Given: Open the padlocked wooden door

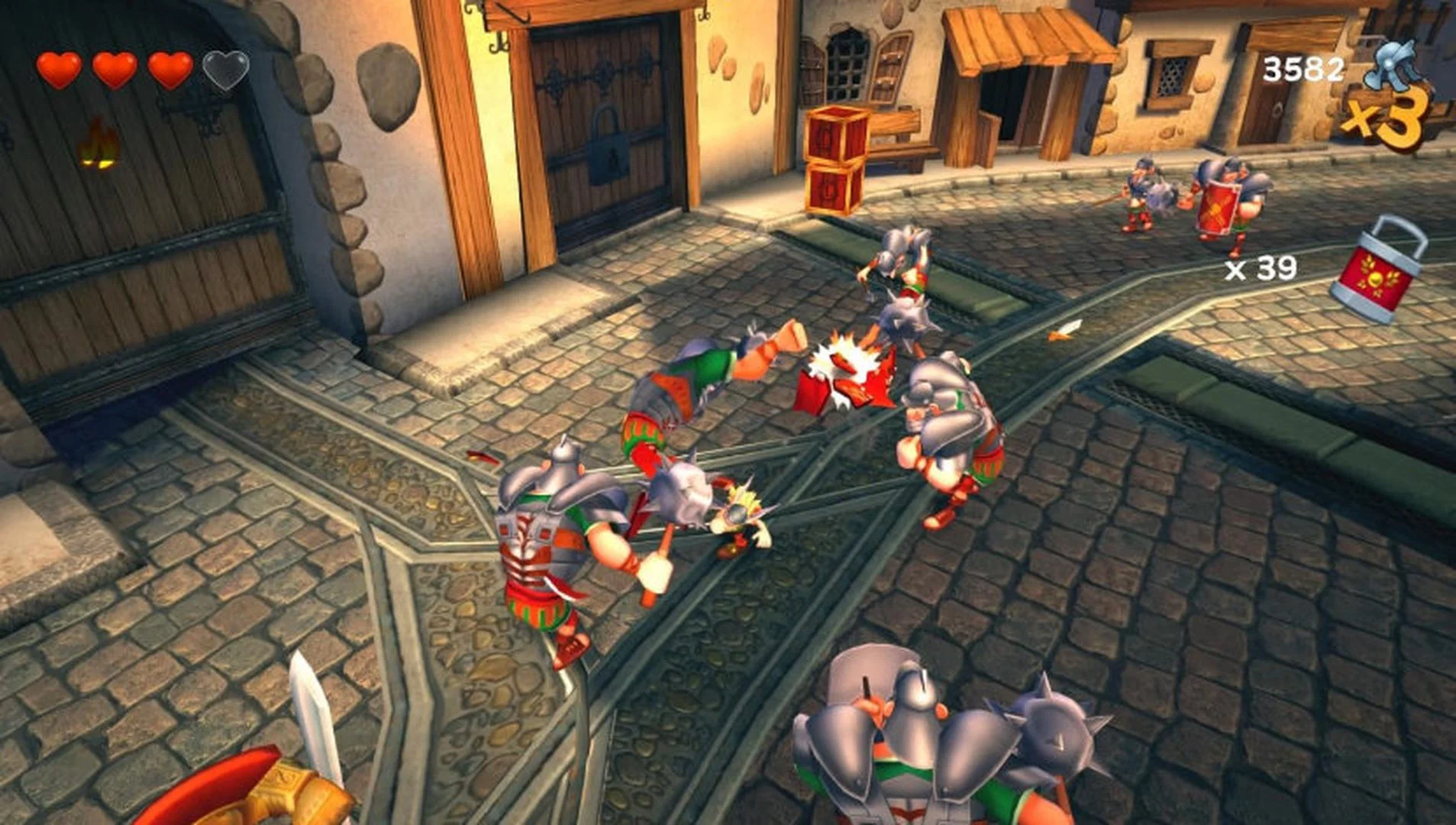Looking at the screenshot, I should point(603,122).
